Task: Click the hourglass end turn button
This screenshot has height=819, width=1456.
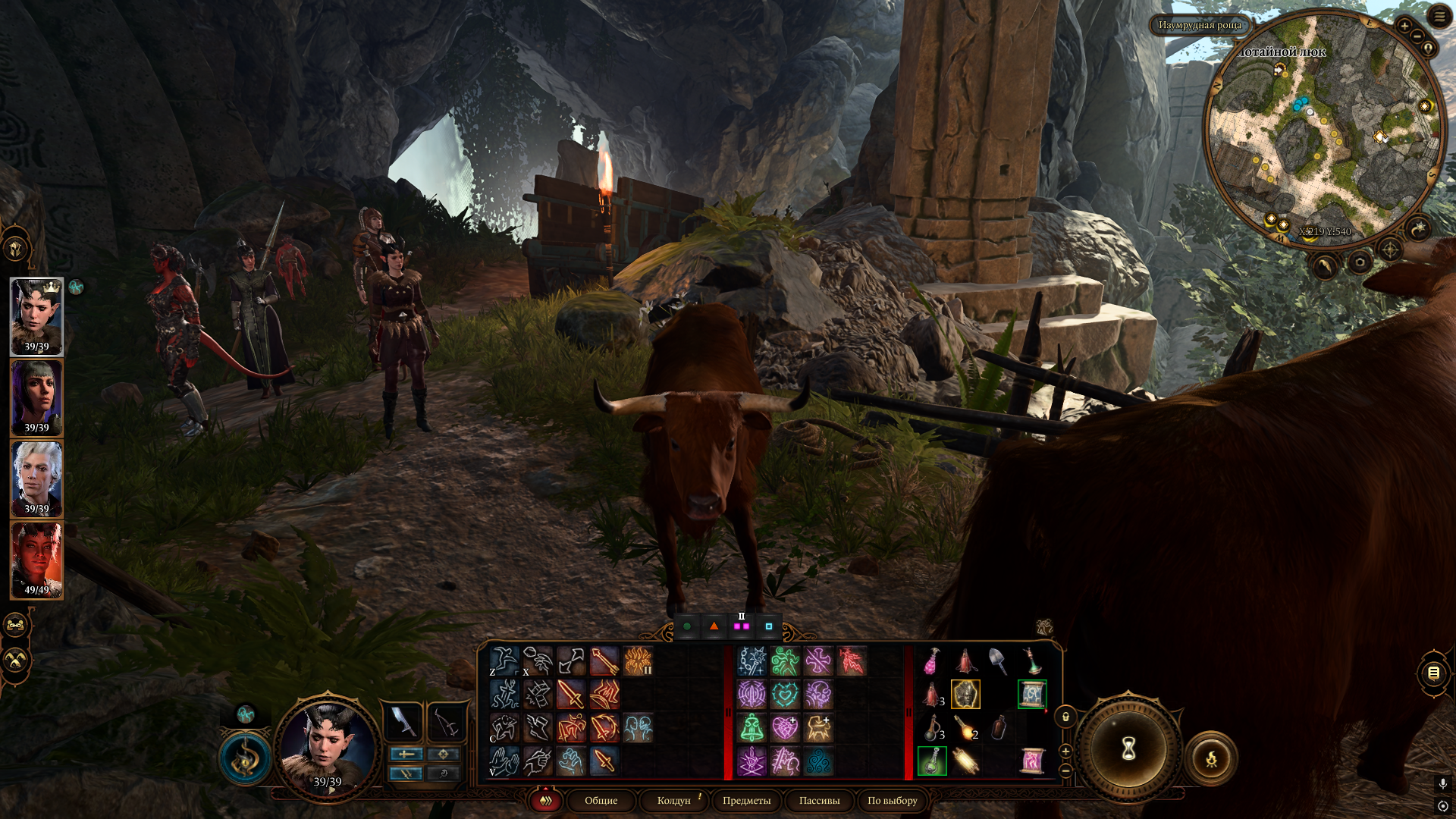Action: coord(1128,749)
